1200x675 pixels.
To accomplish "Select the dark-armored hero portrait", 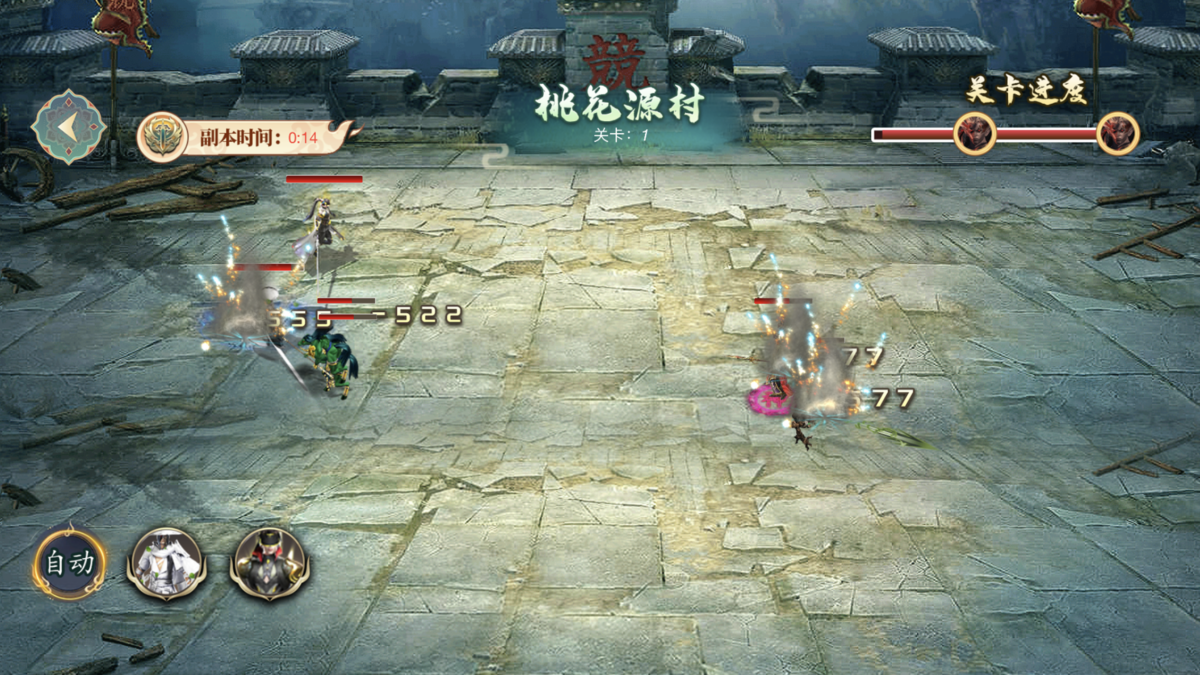I will (x=270, y=563).
